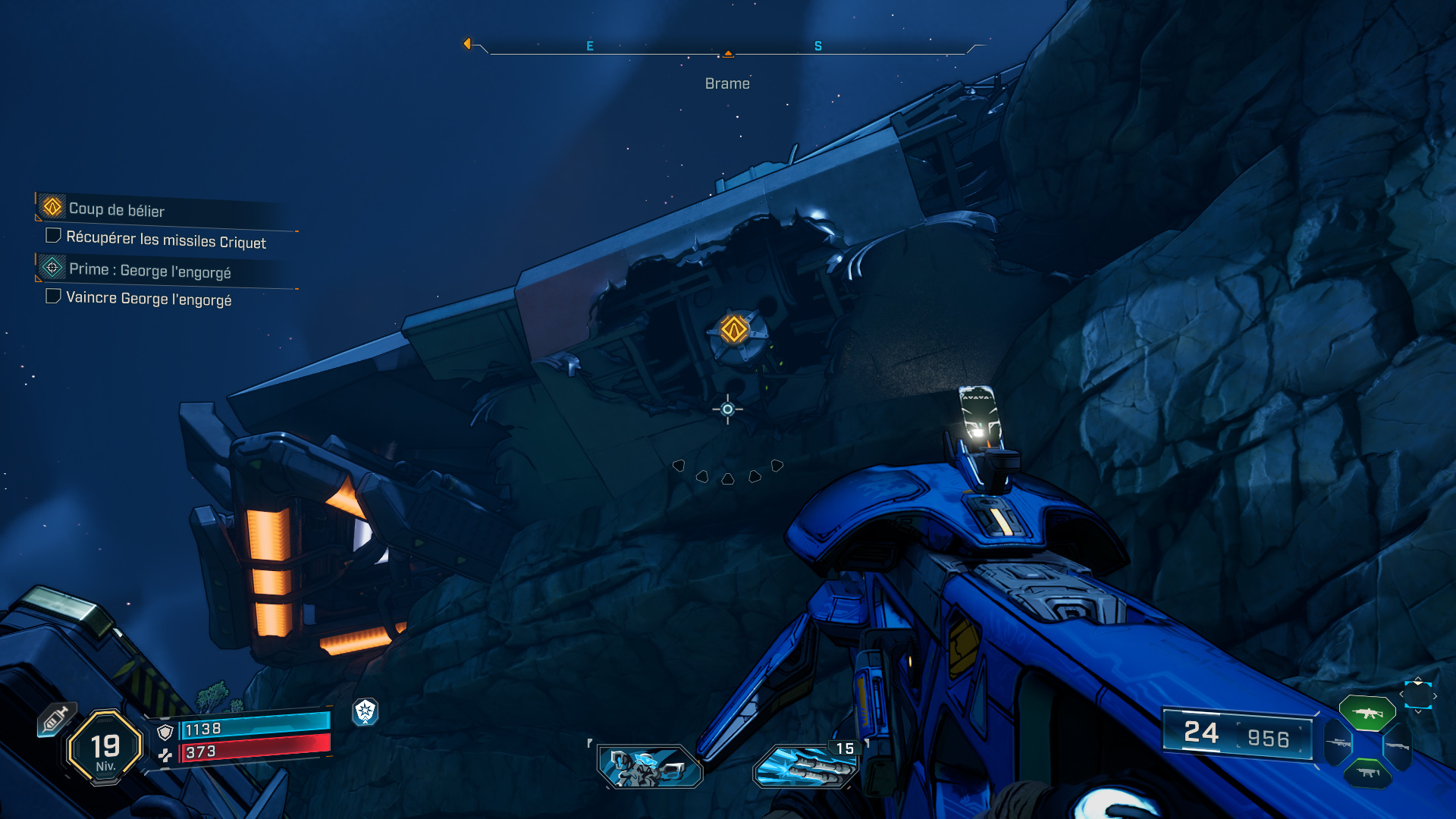This screenshot has height=819, width=1456.
Task: Toggle the Vaincre George l'engorgé objective
Action: coord(53,296)
